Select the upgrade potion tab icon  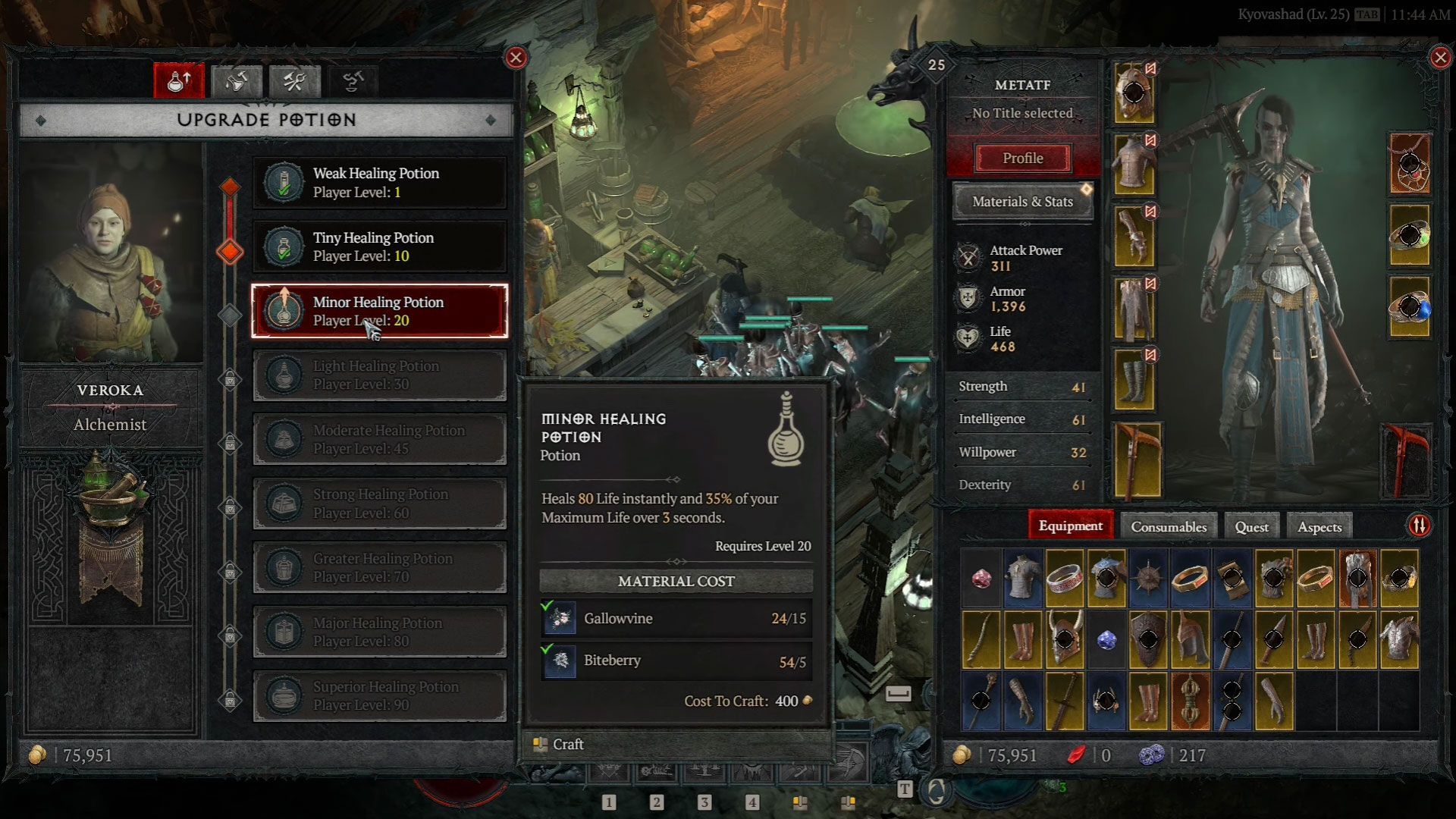(179, 81)
